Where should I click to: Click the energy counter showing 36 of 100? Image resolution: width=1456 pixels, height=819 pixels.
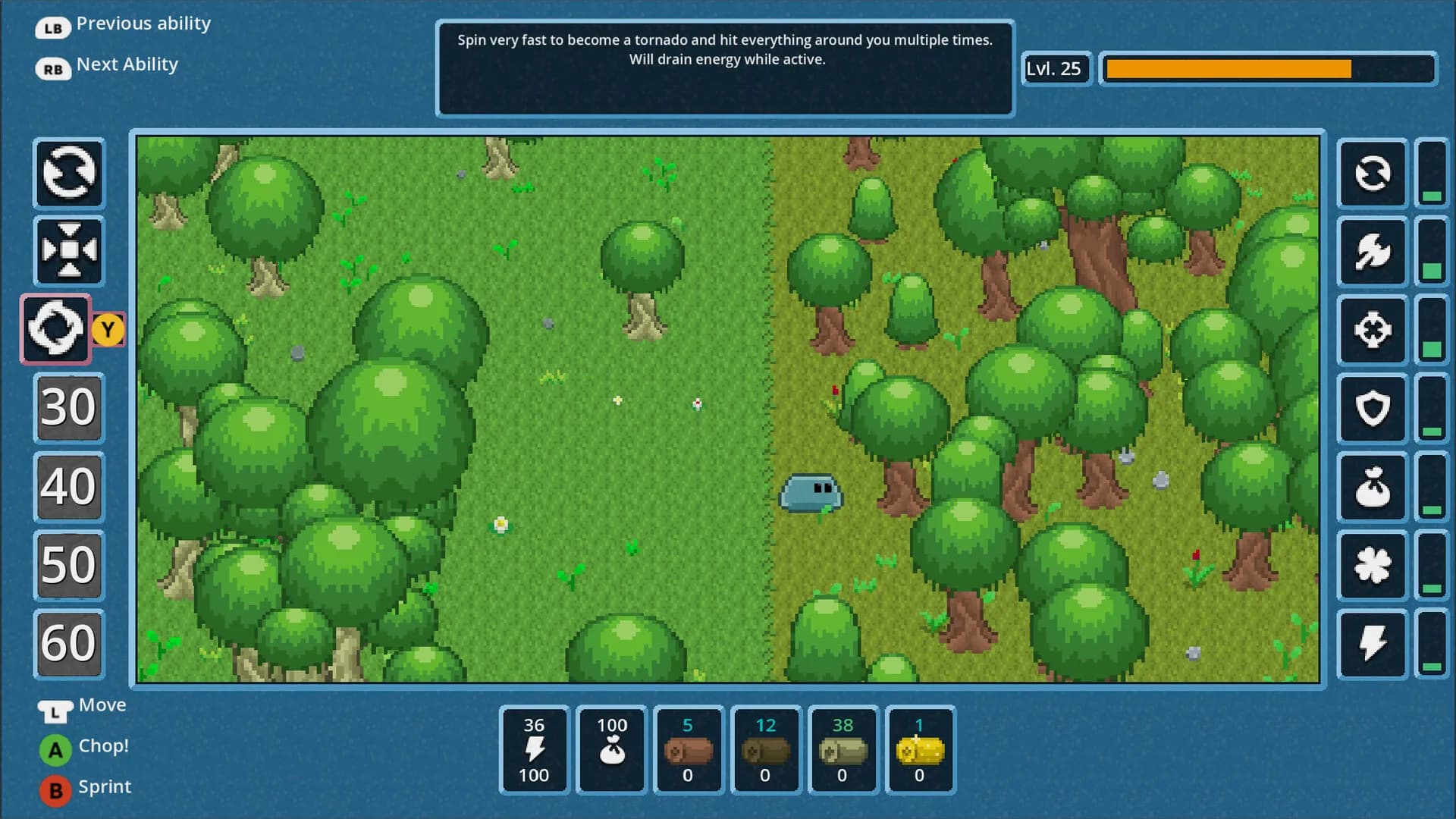click(534, 750)
